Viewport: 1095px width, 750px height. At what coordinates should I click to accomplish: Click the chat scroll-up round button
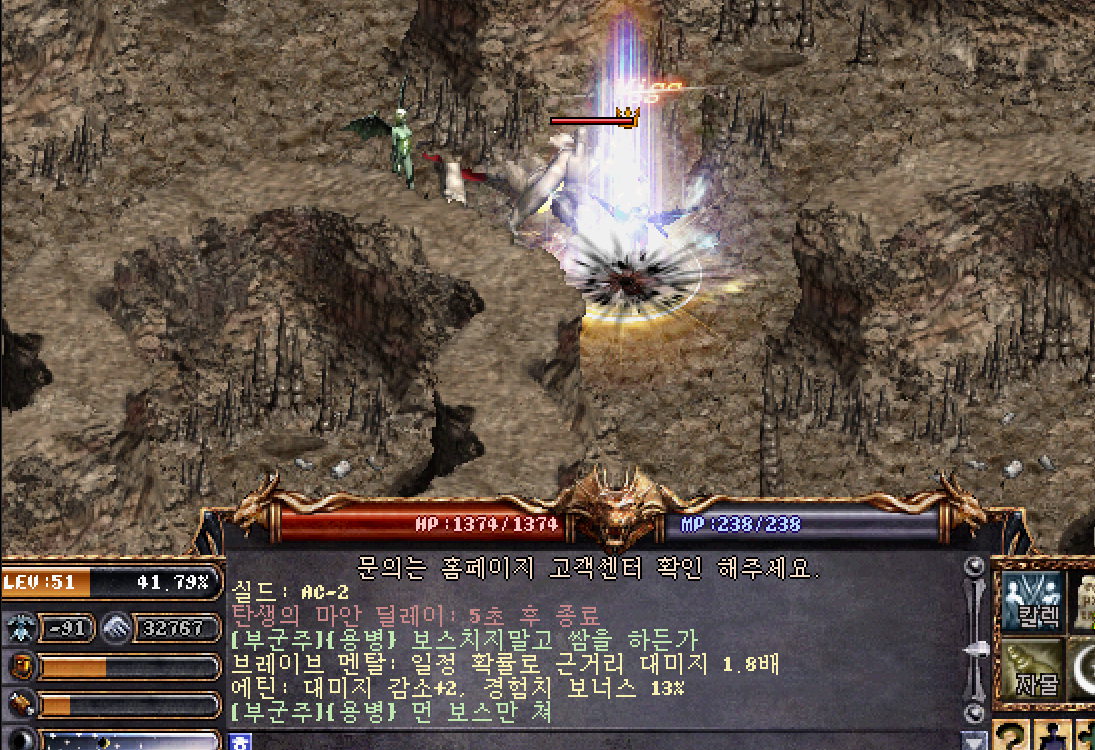tap(972, 567)
